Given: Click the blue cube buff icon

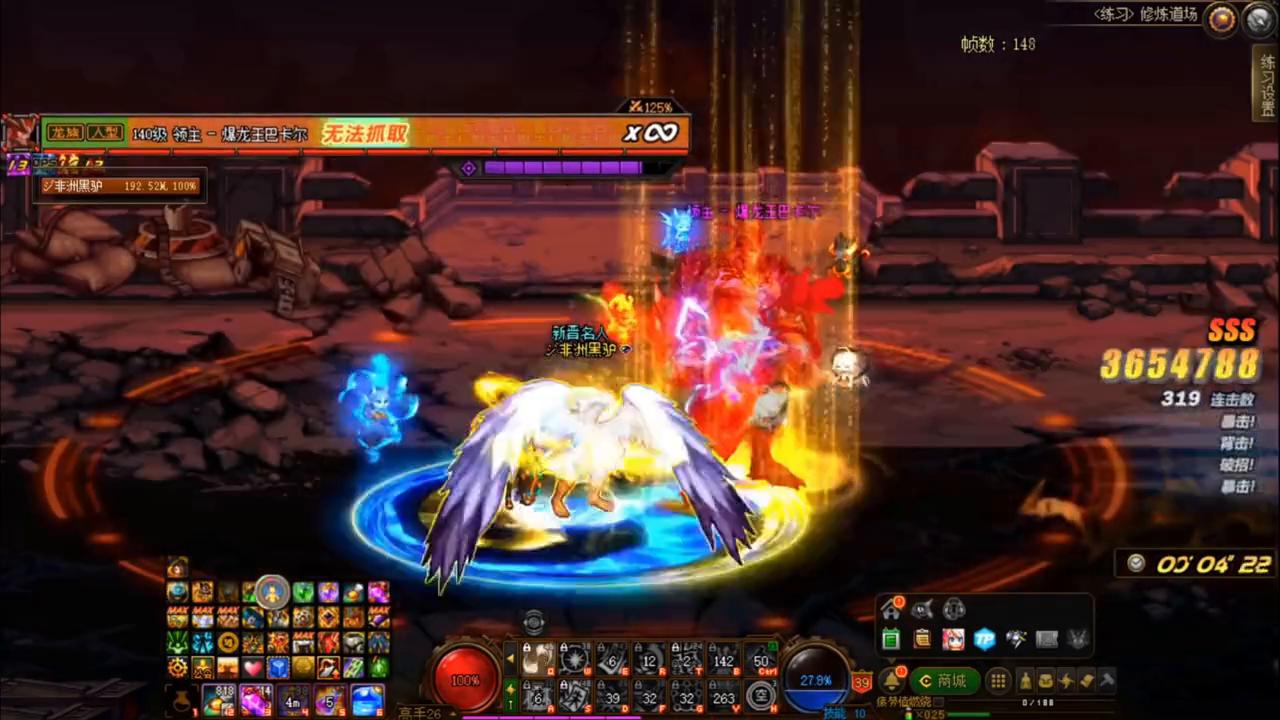Looking at the screenshot, I should [x=277, y=667].
